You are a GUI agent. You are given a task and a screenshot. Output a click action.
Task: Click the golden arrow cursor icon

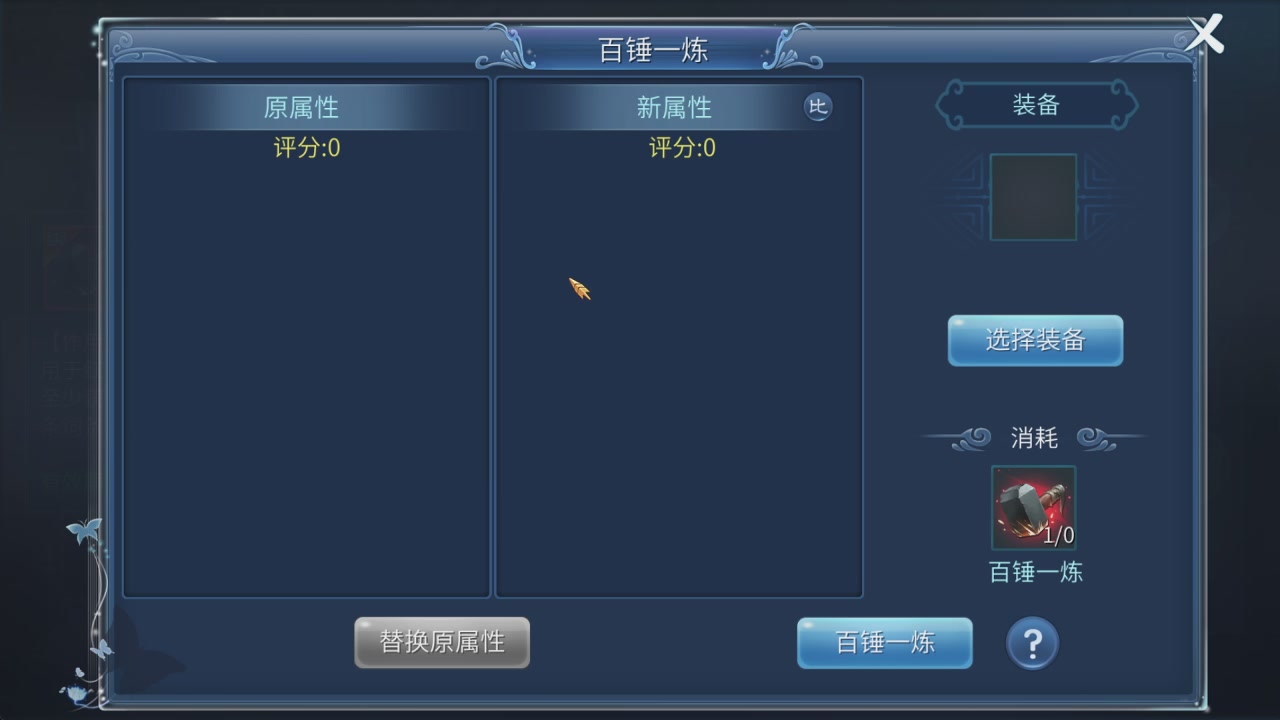[580, 289]
